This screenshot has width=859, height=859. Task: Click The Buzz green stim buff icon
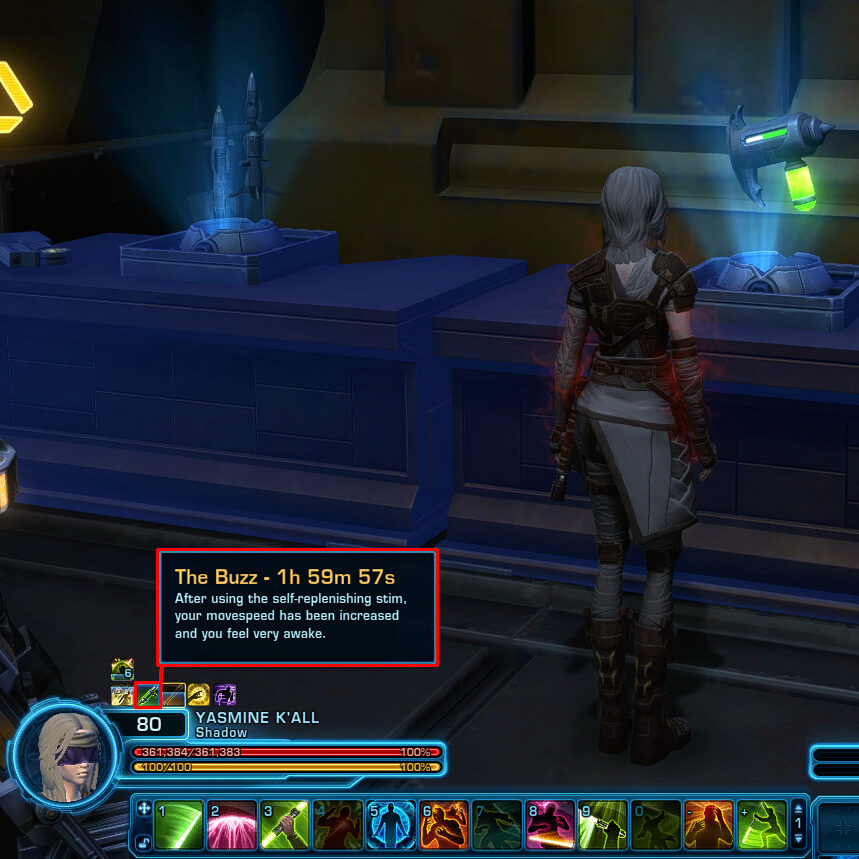[x=148, y=694]
